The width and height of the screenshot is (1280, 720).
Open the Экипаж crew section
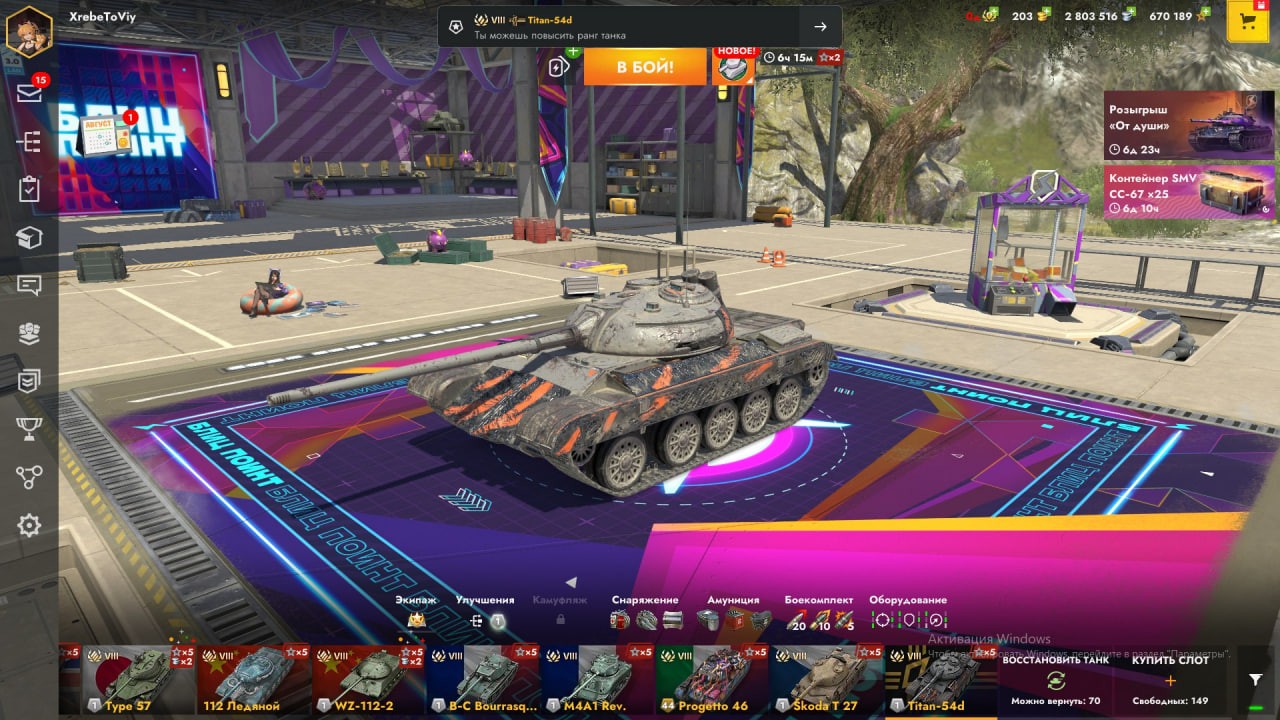pyautogui.click(x=416, y=612)
